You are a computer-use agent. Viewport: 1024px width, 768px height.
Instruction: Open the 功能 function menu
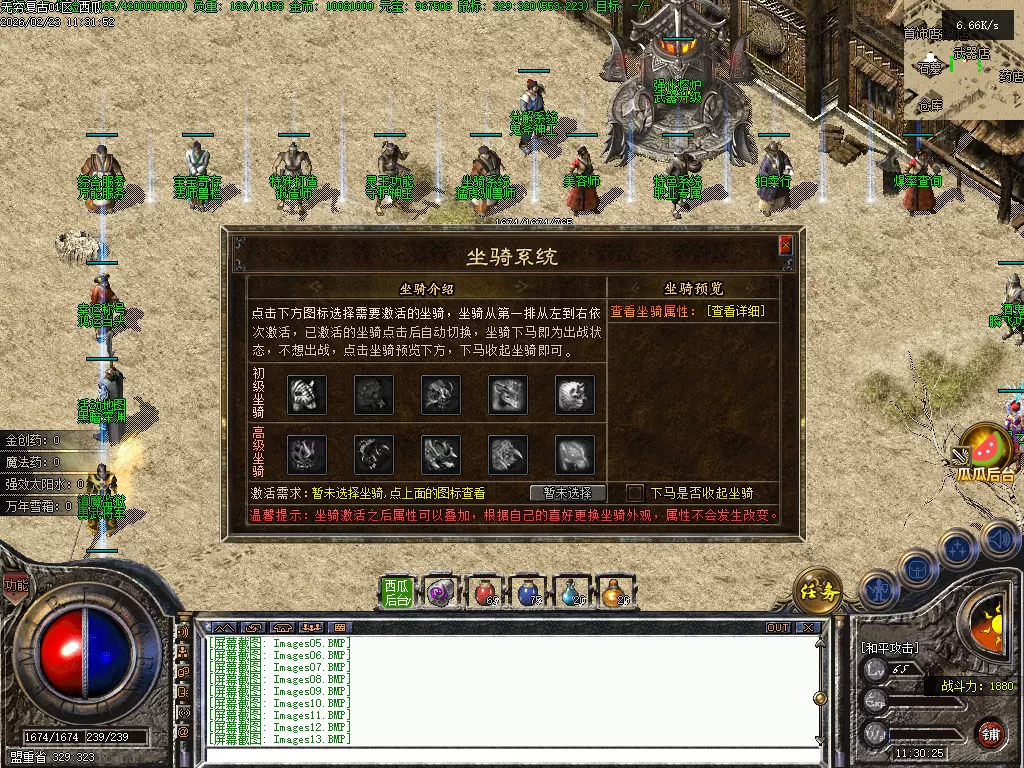coord(16,585)
